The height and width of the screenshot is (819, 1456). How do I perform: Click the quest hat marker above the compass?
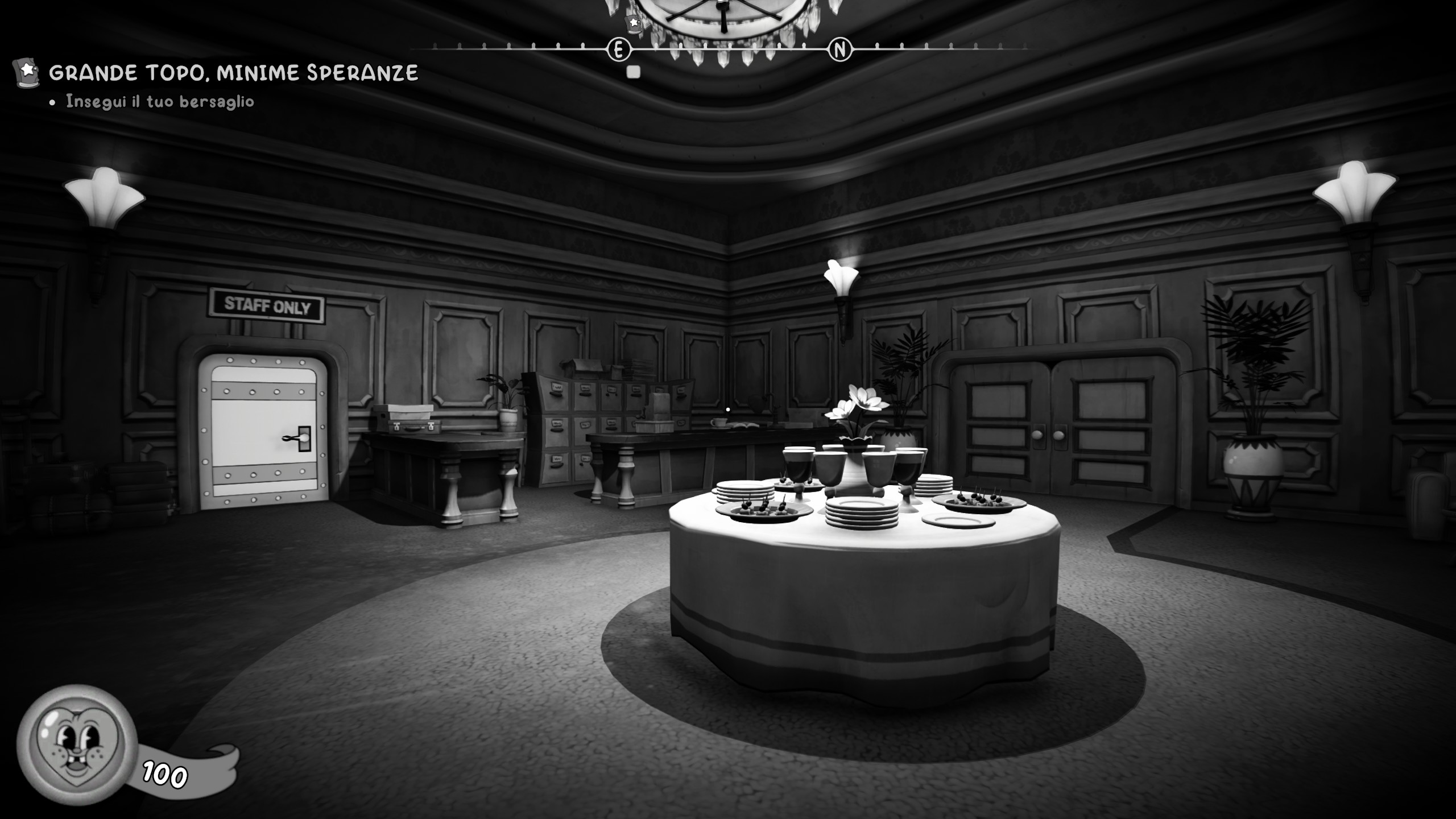pyautogui.click(x=632, y=23)
